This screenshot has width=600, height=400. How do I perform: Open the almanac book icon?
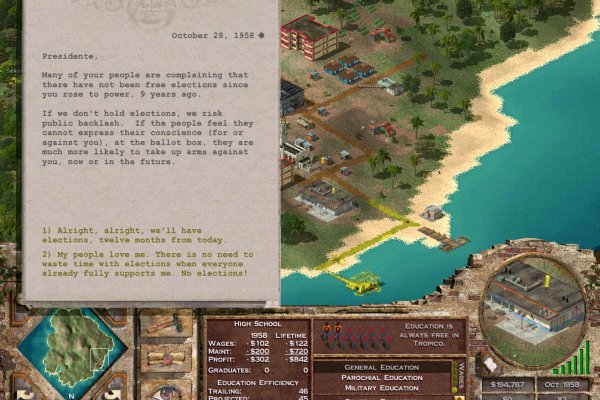point(492,363)
